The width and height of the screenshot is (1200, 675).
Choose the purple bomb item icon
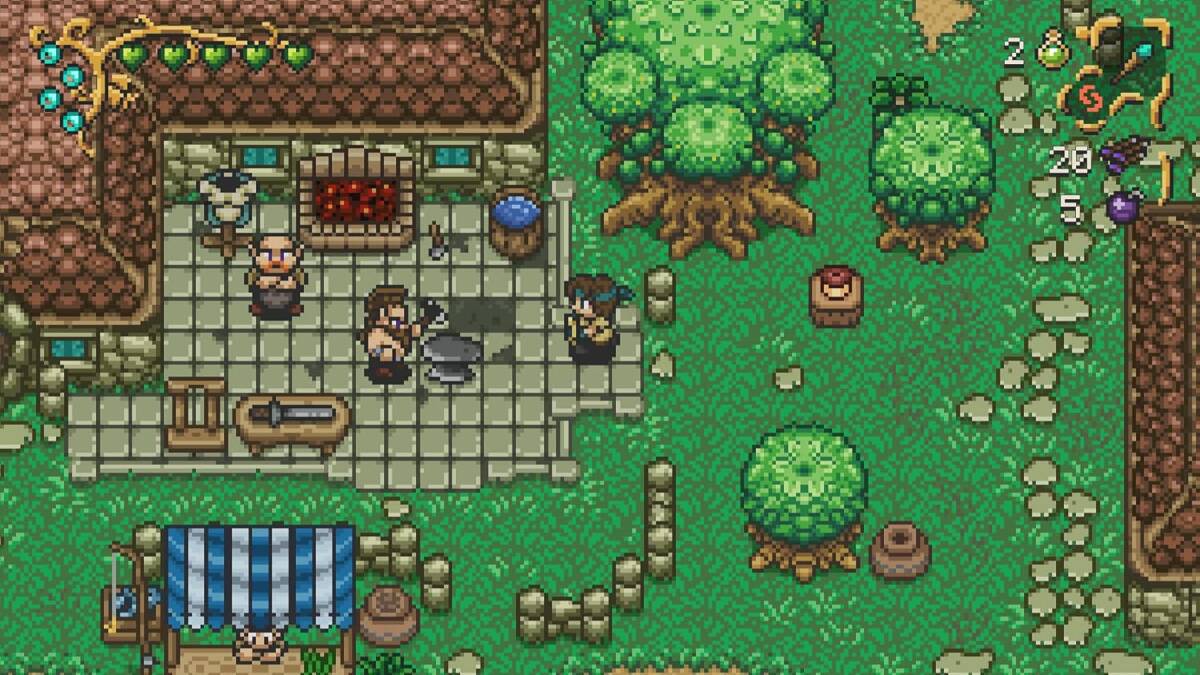[x=1121, y=209]
